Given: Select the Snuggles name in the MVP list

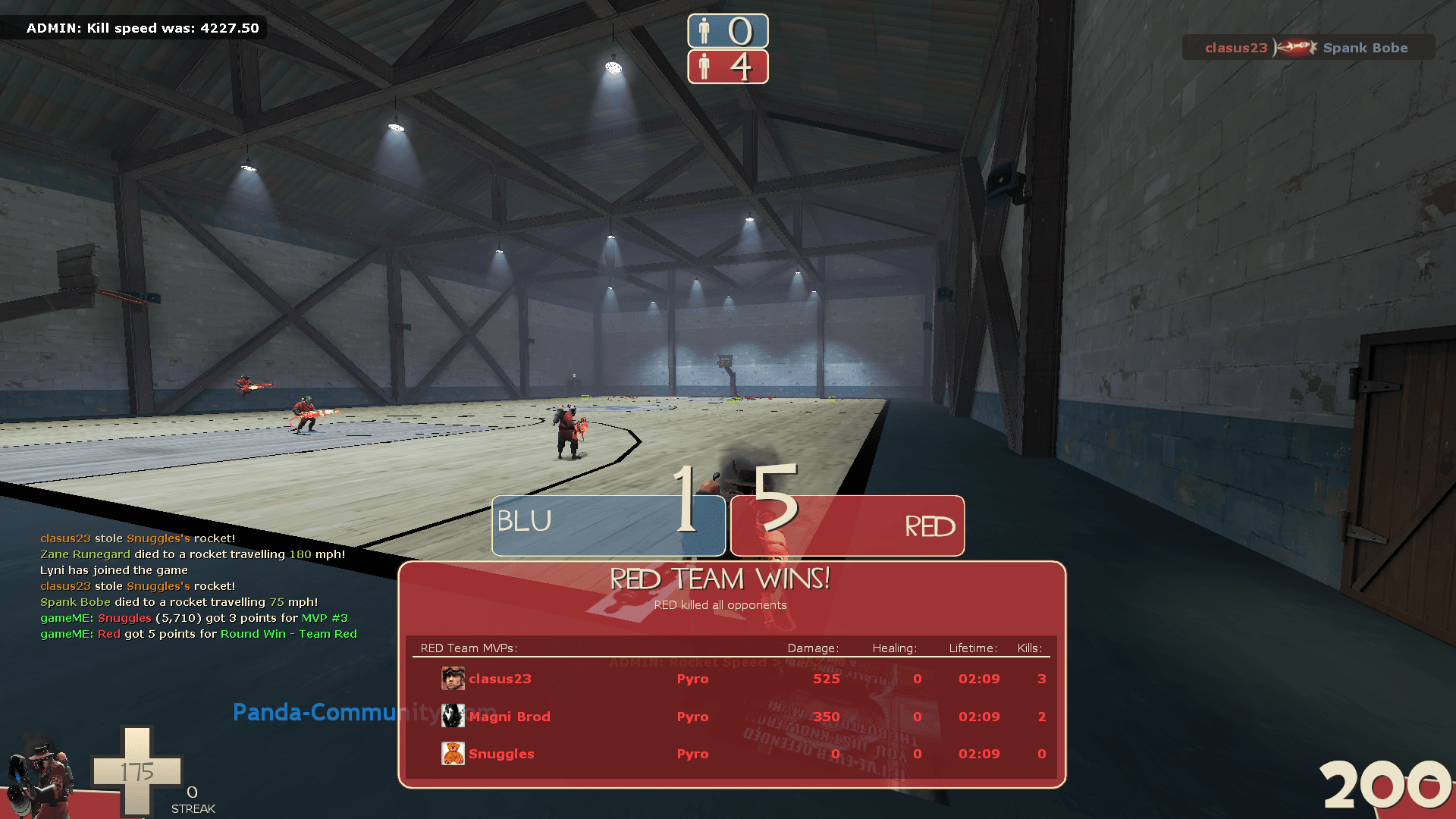Looking at the screenshot, I should (501, 754).
